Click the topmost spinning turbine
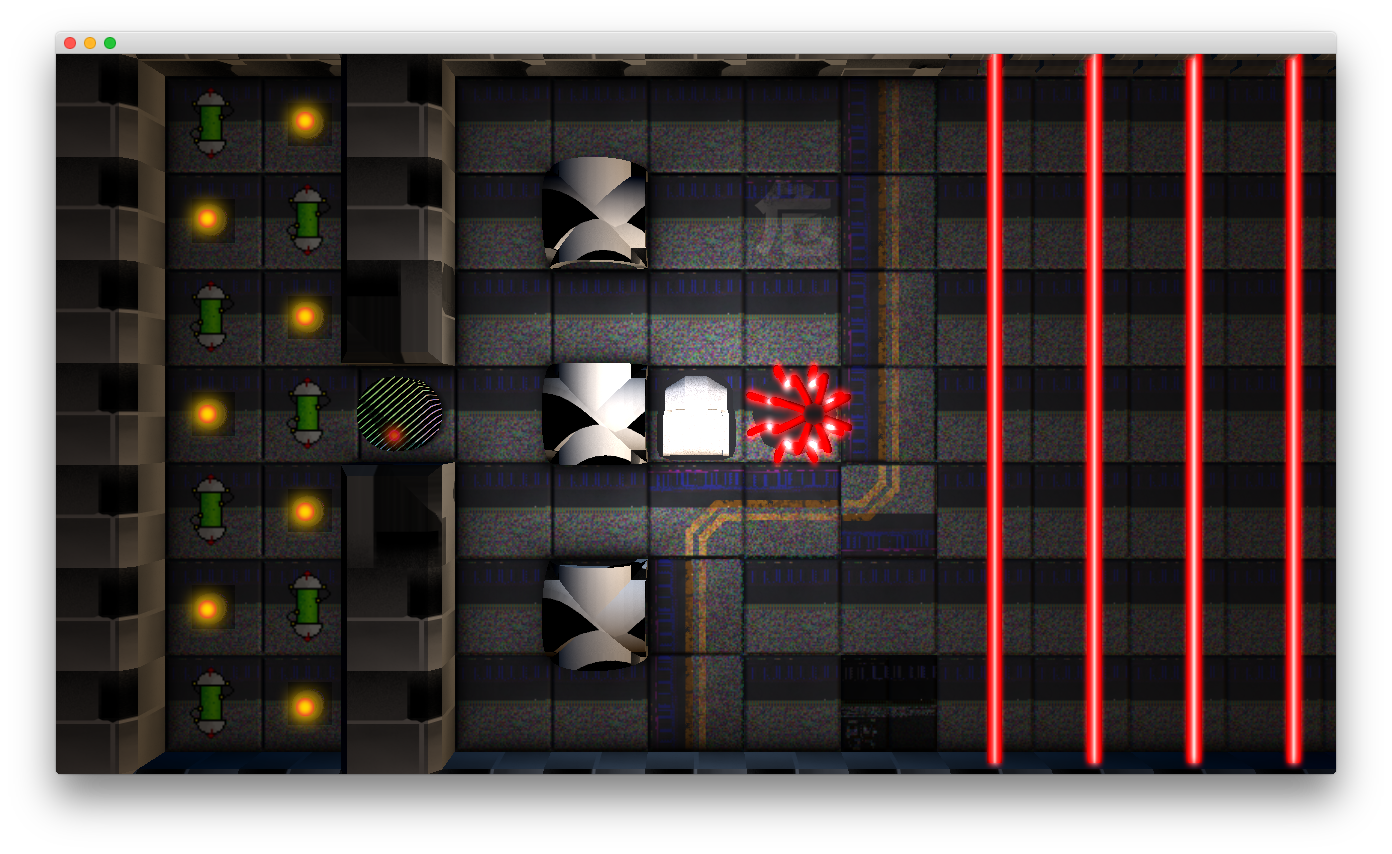1392x854 pixels. pyautogui.click(x=595, y=213)
